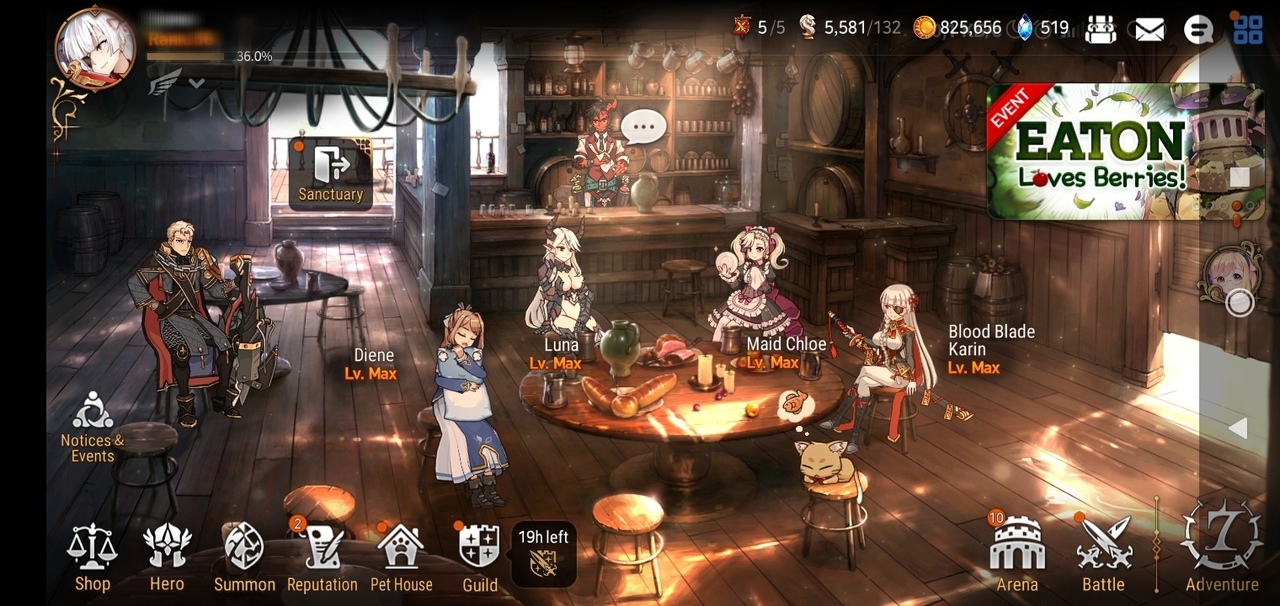Open the Hero management screen
Viewport: 1280px width, 606px height.
click(x=167, y=558)
